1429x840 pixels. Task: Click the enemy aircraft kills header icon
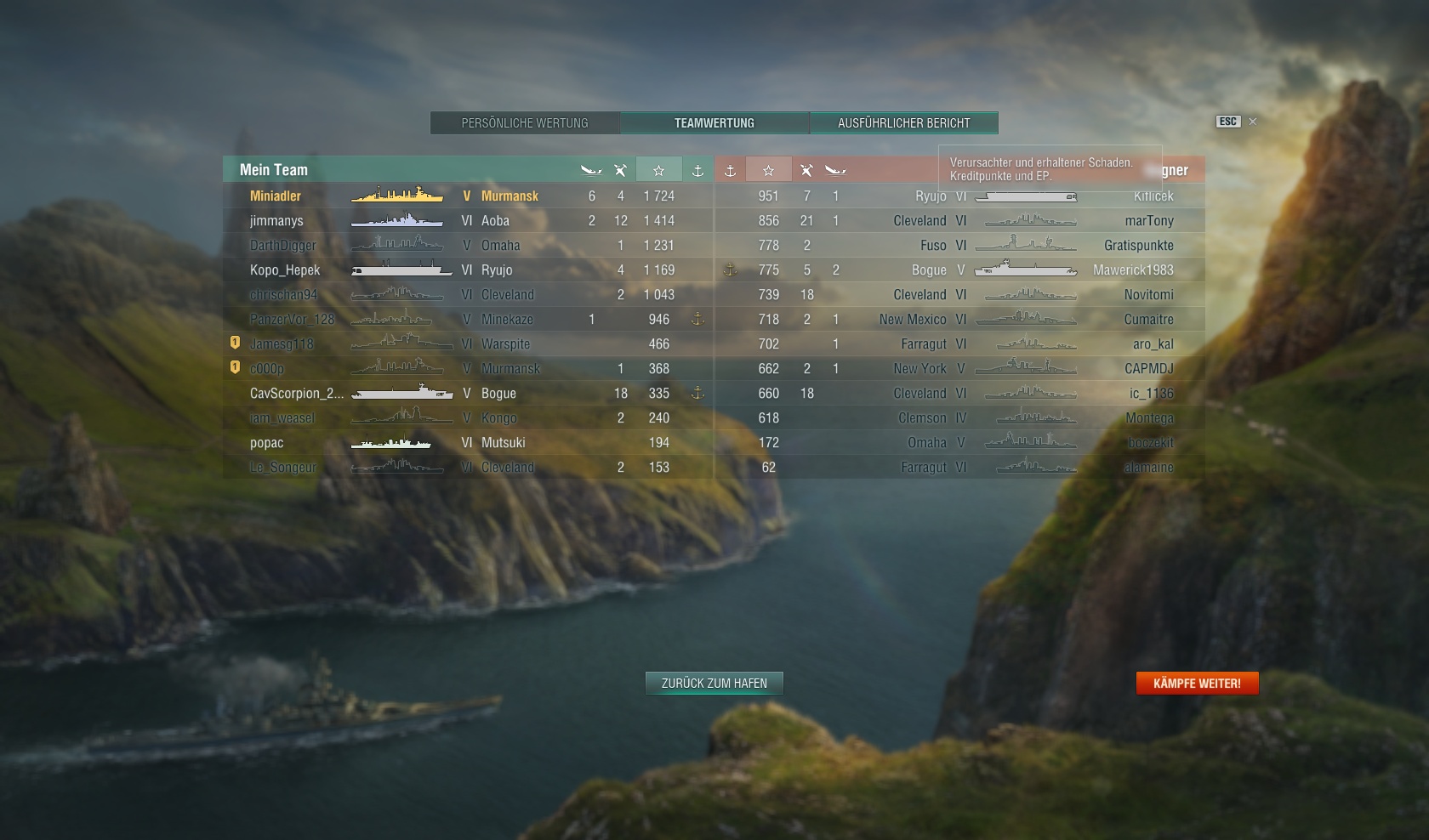coord(806,169)
